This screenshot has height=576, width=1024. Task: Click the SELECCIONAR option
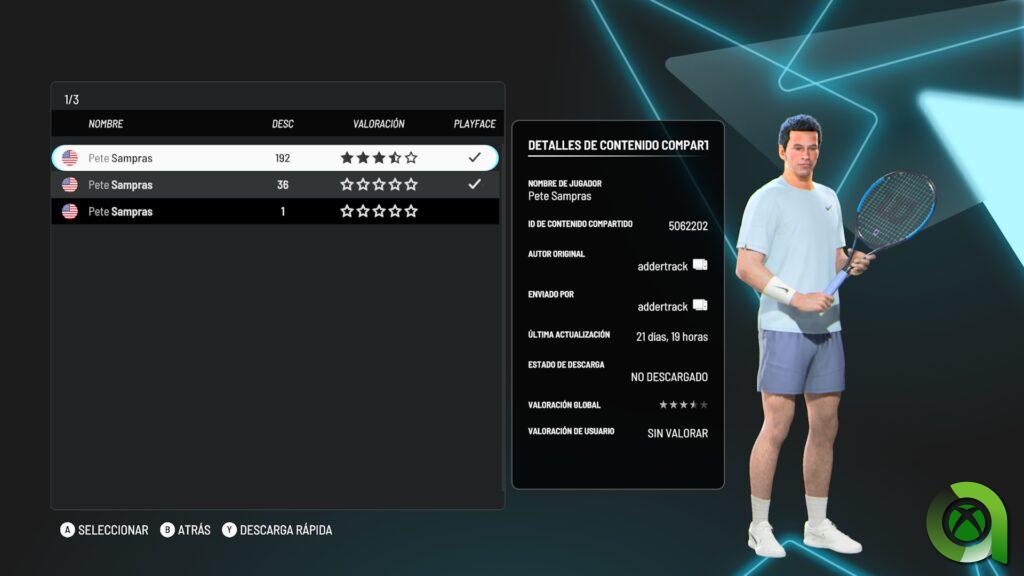click(x=104, y=530)
